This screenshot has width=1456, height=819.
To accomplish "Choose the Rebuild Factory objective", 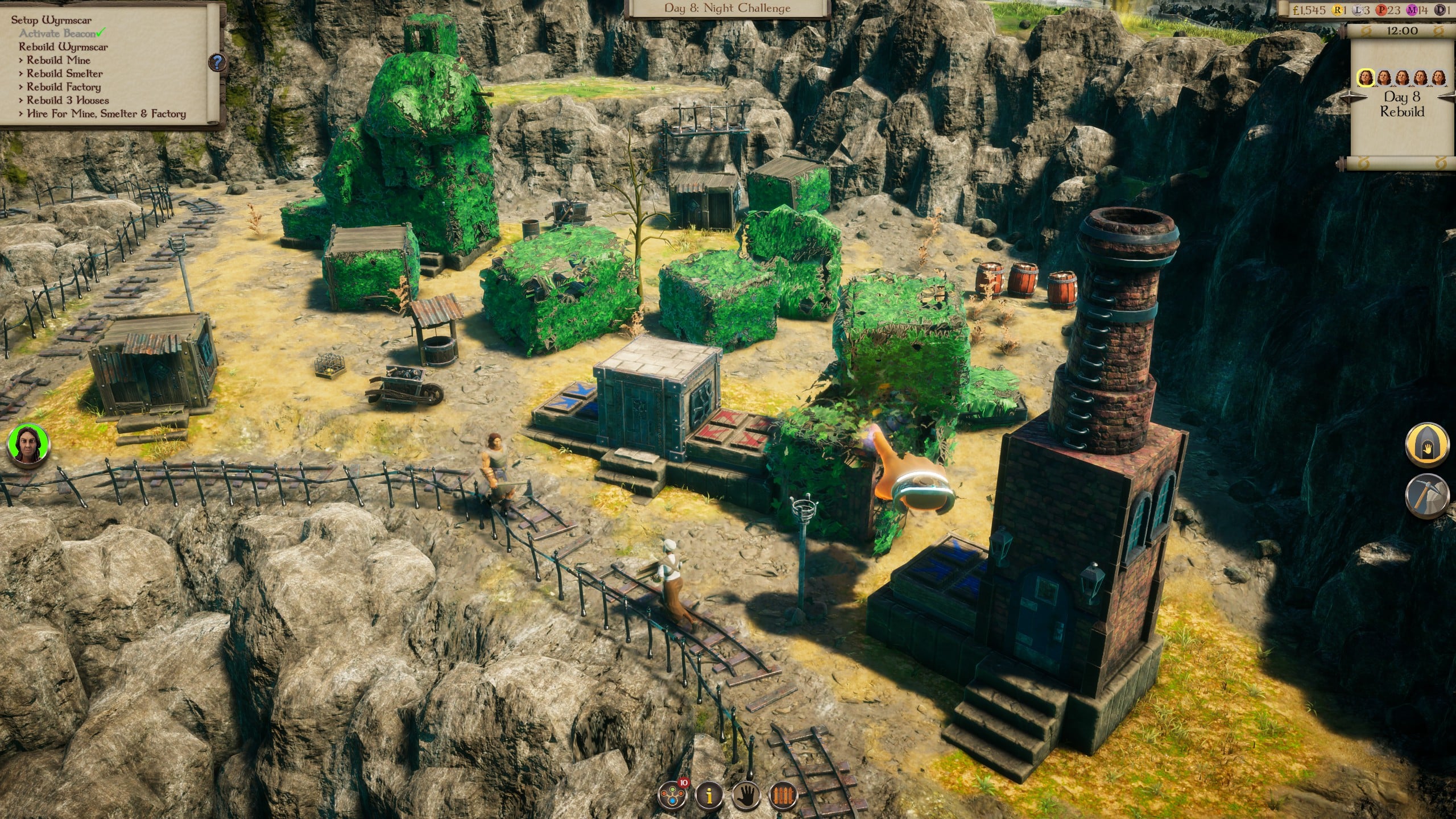I will pyautogui.click(x=63, y=87).
